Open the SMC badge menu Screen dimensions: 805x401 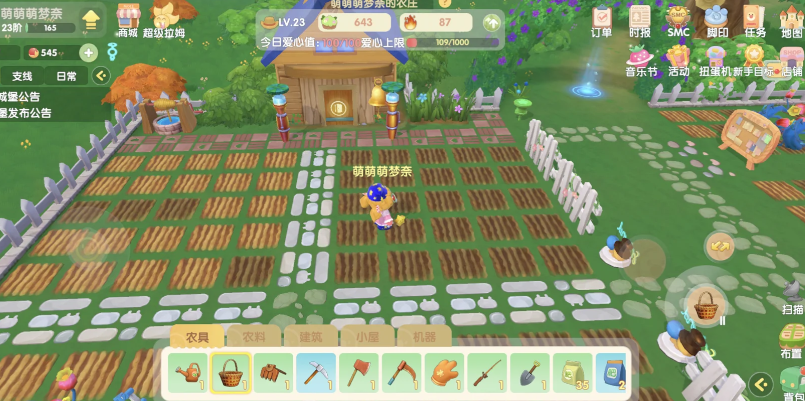click(678, 18)
